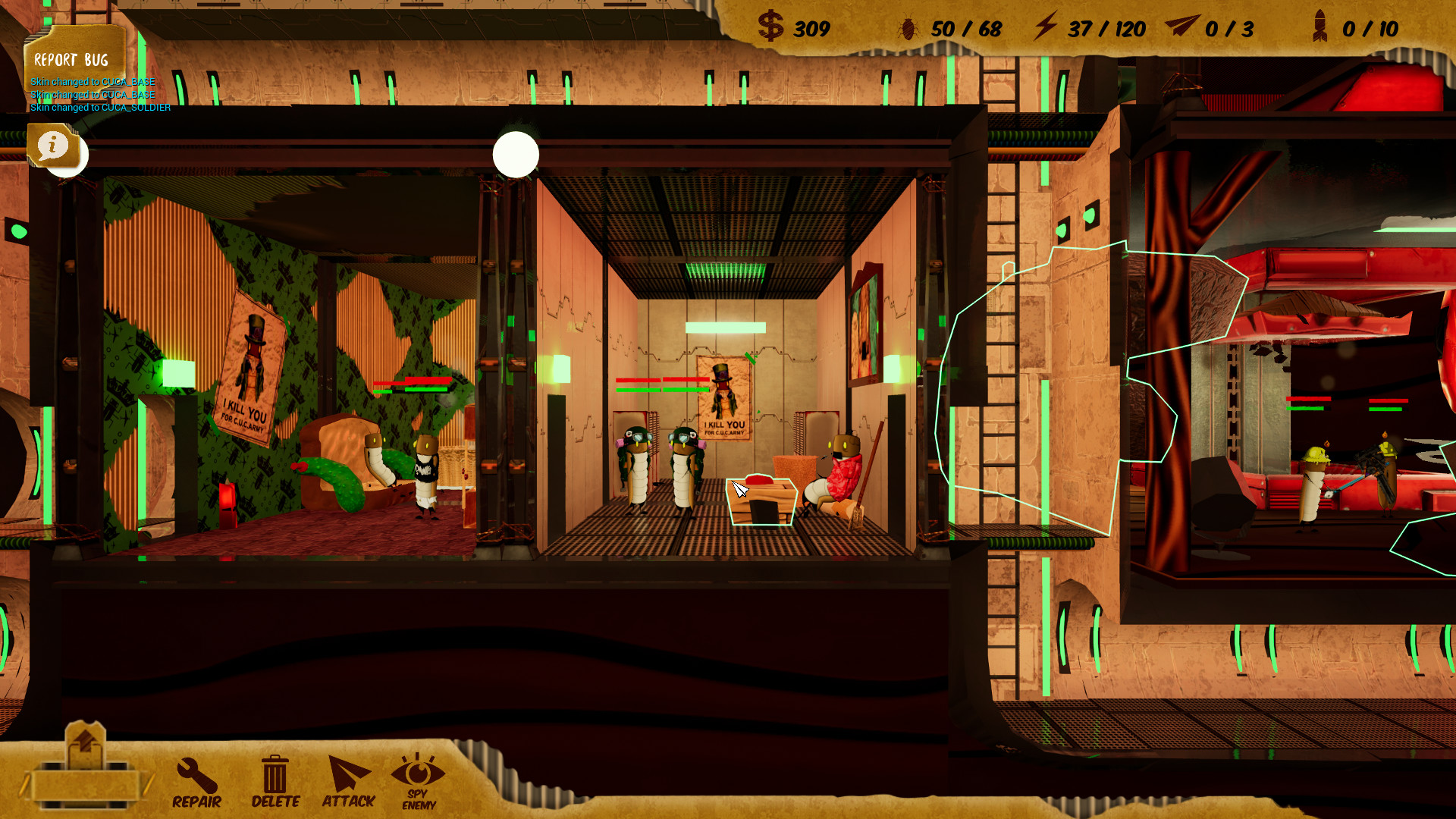Select the Repair wrench tool
The width and height of the screenshot is (1456, 819).
coord(196,783)
